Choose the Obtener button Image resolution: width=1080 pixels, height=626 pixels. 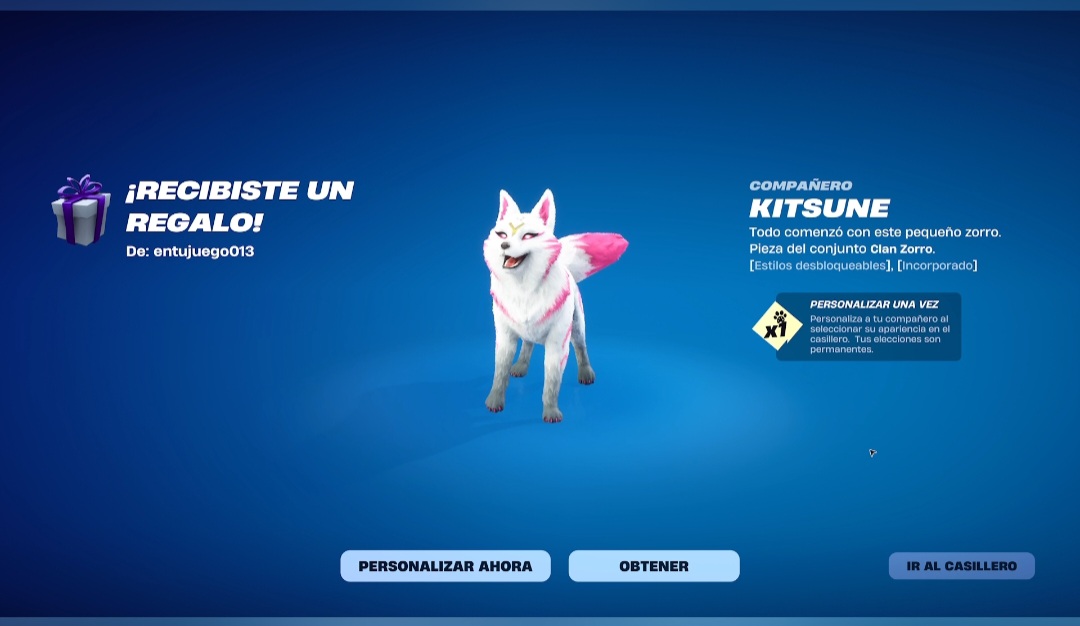pyautogui.click(x=654, y=566)
